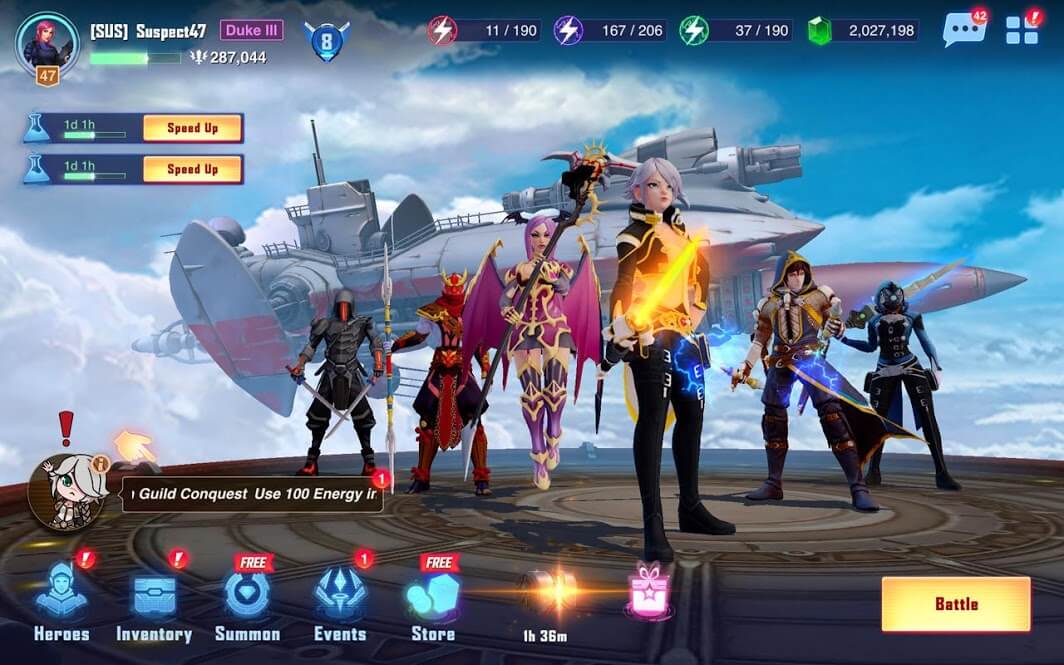Start a Battle with the yellow button
This screenshot has width=1064, height=665.
955,604
